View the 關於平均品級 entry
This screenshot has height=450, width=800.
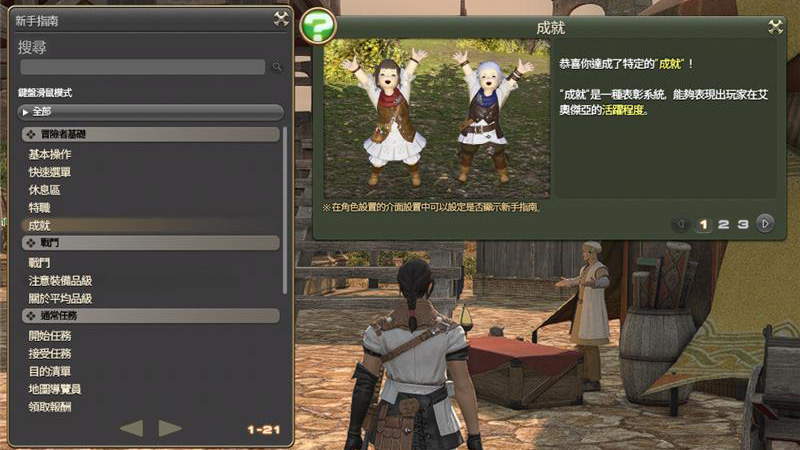61,298
